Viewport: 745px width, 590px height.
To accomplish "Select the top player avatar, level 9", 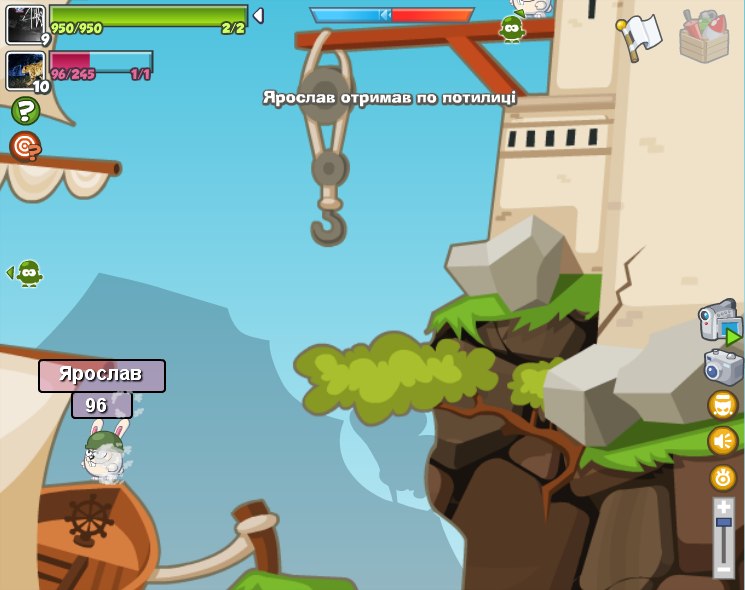I will 26,24.
